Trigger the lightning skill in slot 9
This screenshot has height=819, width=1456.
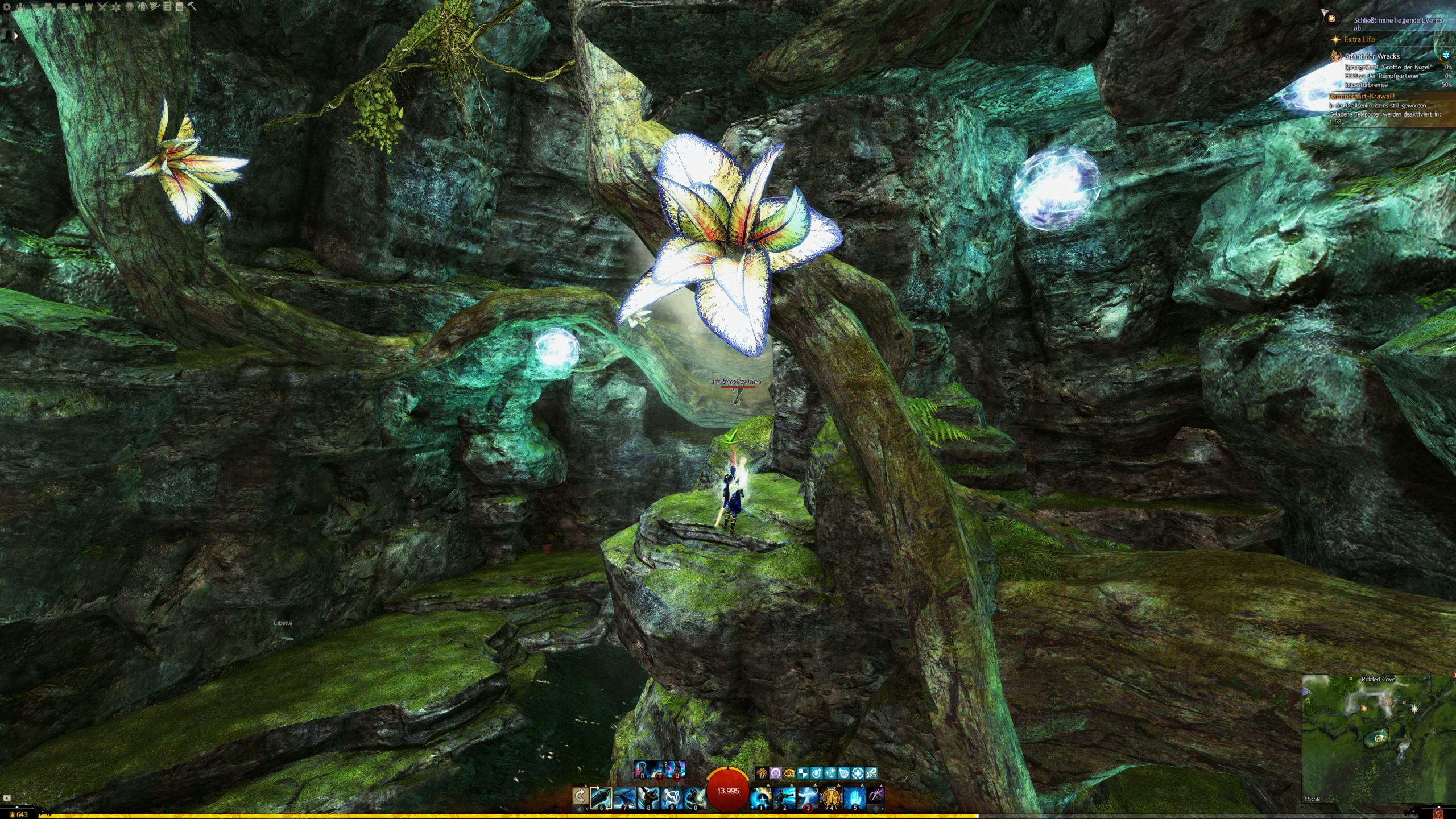671,797
